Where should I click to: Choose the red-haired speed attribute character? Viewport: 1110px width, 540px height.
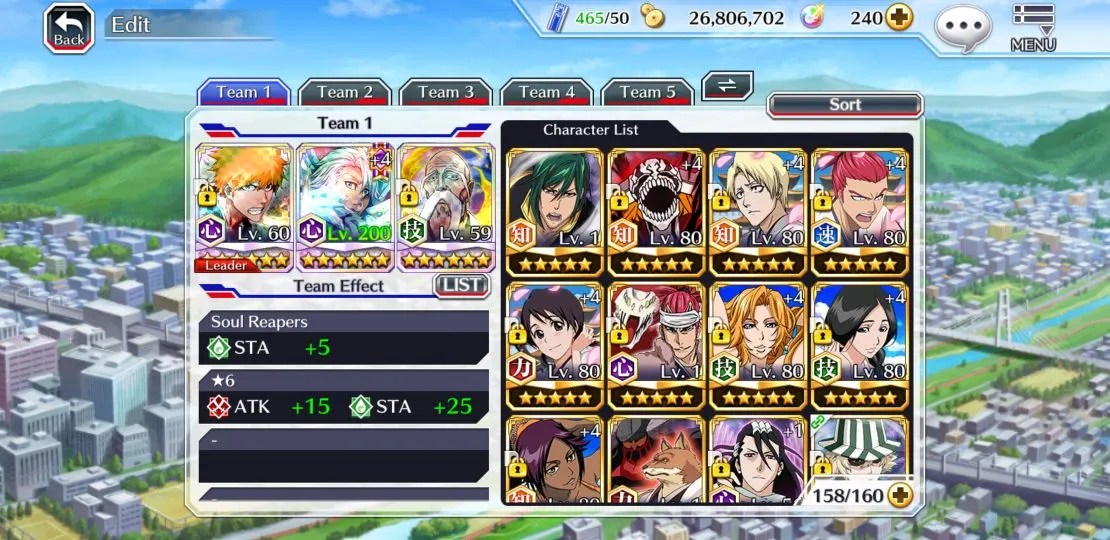click(859, 211)
